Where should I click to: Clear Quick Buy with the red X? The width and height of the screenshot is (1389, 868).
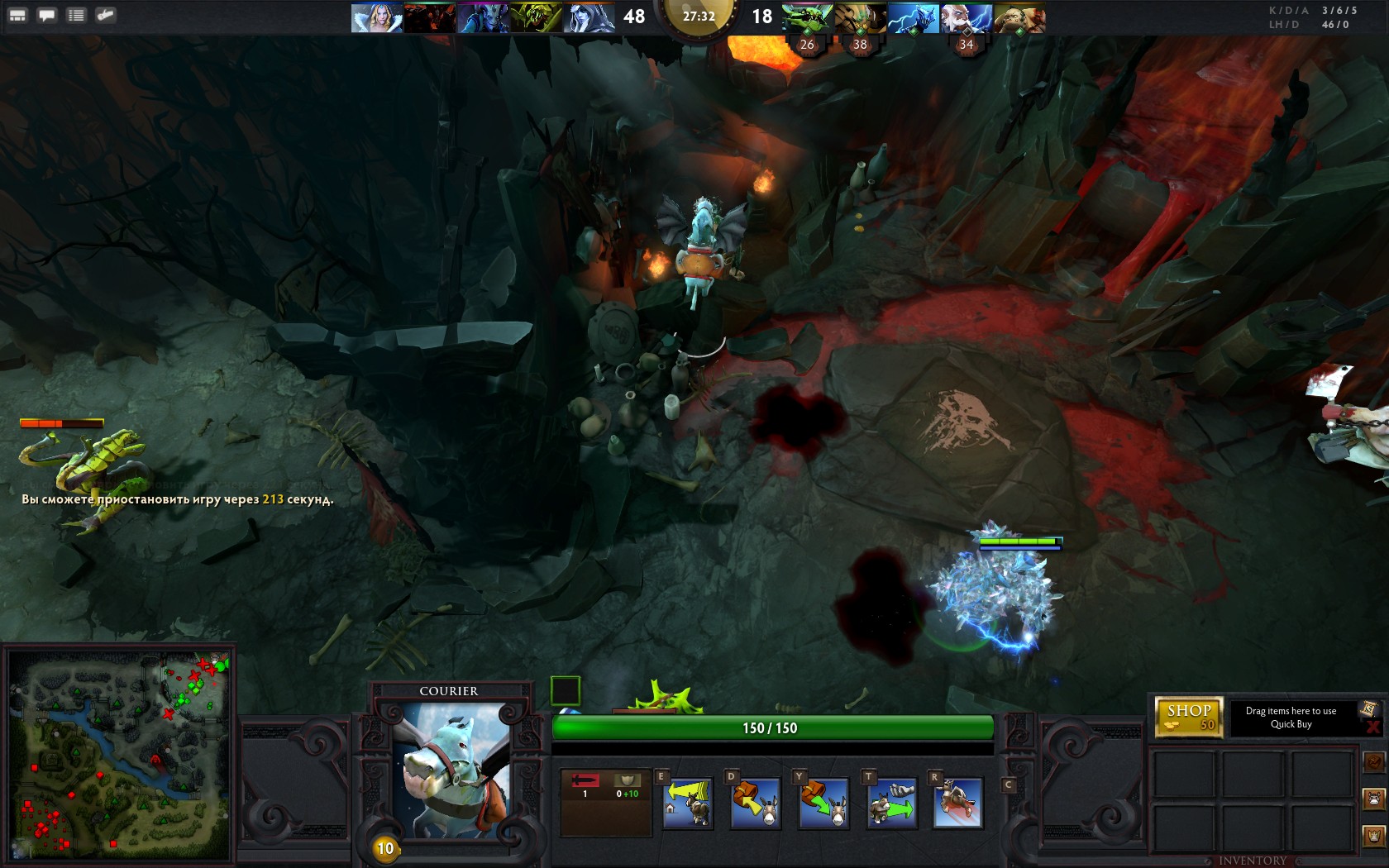(1372, 727)
